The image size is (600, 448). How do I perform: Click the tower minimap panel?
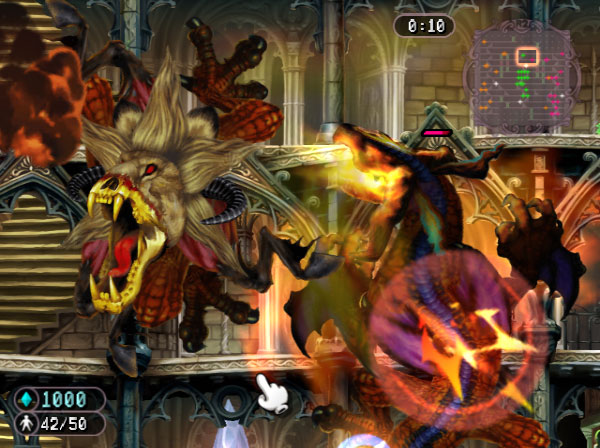[525, 77]
